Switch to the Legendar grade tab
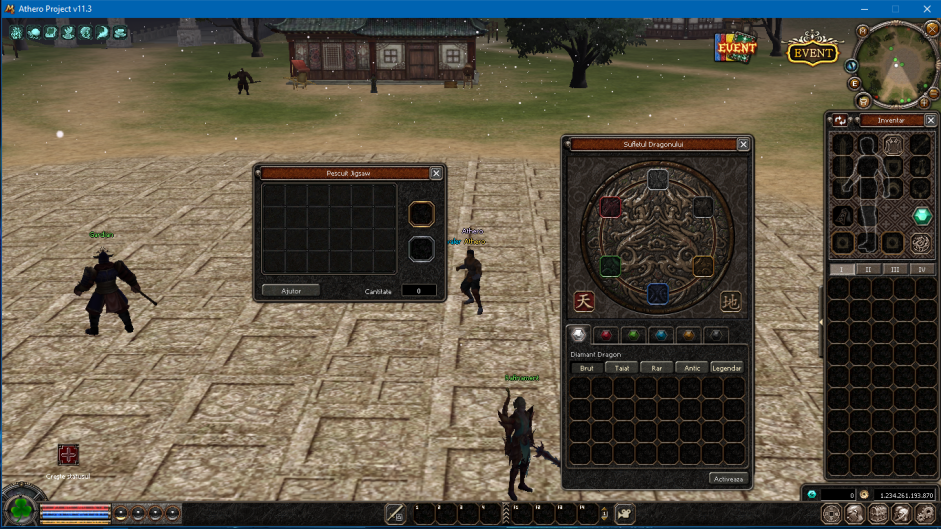 pos(727,368)
